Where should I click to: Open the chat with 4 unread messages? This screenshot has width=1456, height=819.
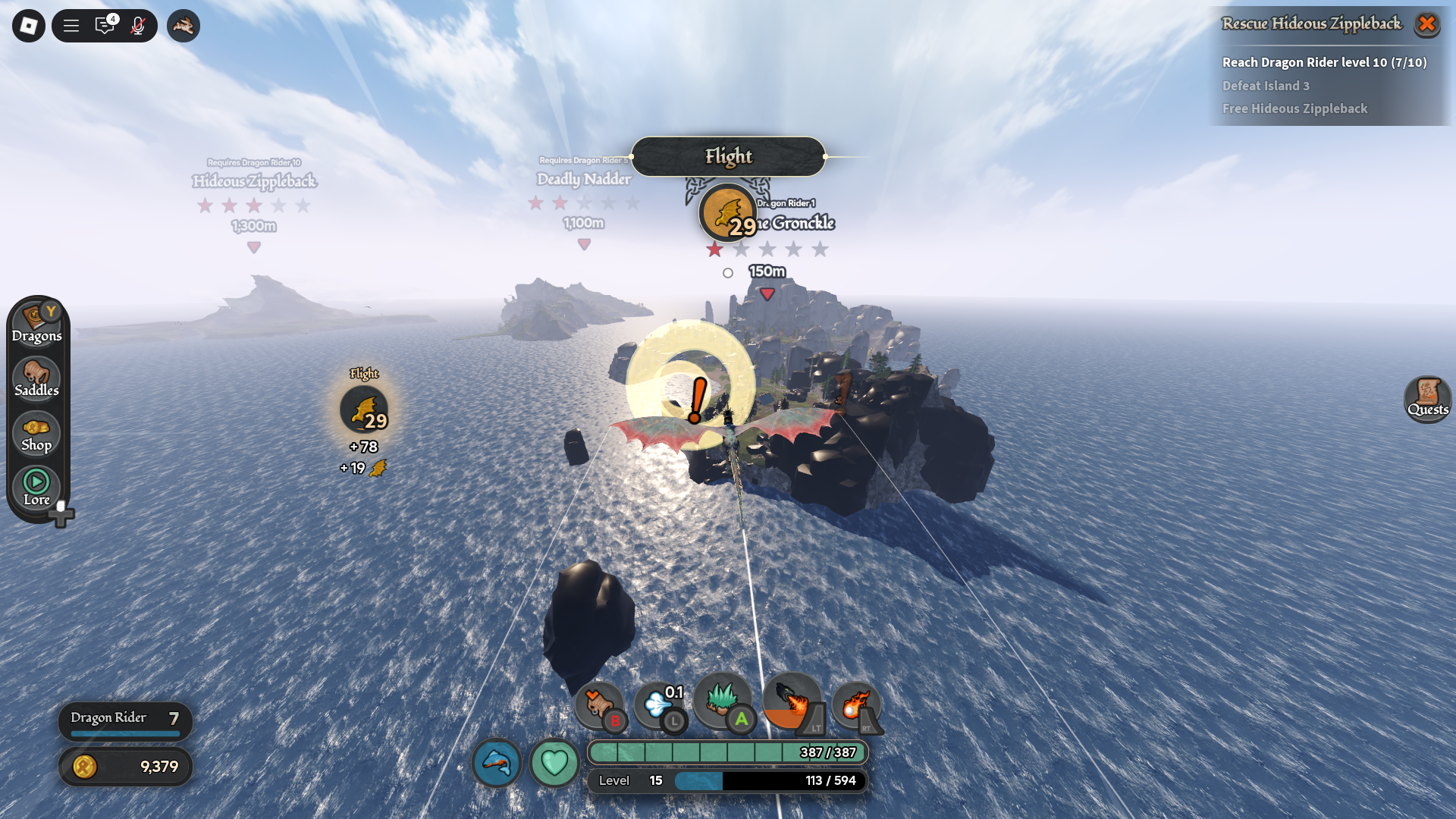[105, 26]
